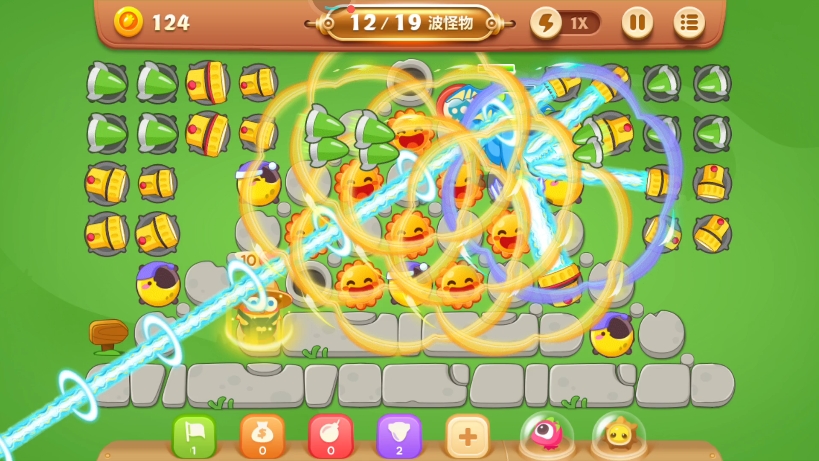Pause the game
Screen dimensions: 819x461
point(637,22)
